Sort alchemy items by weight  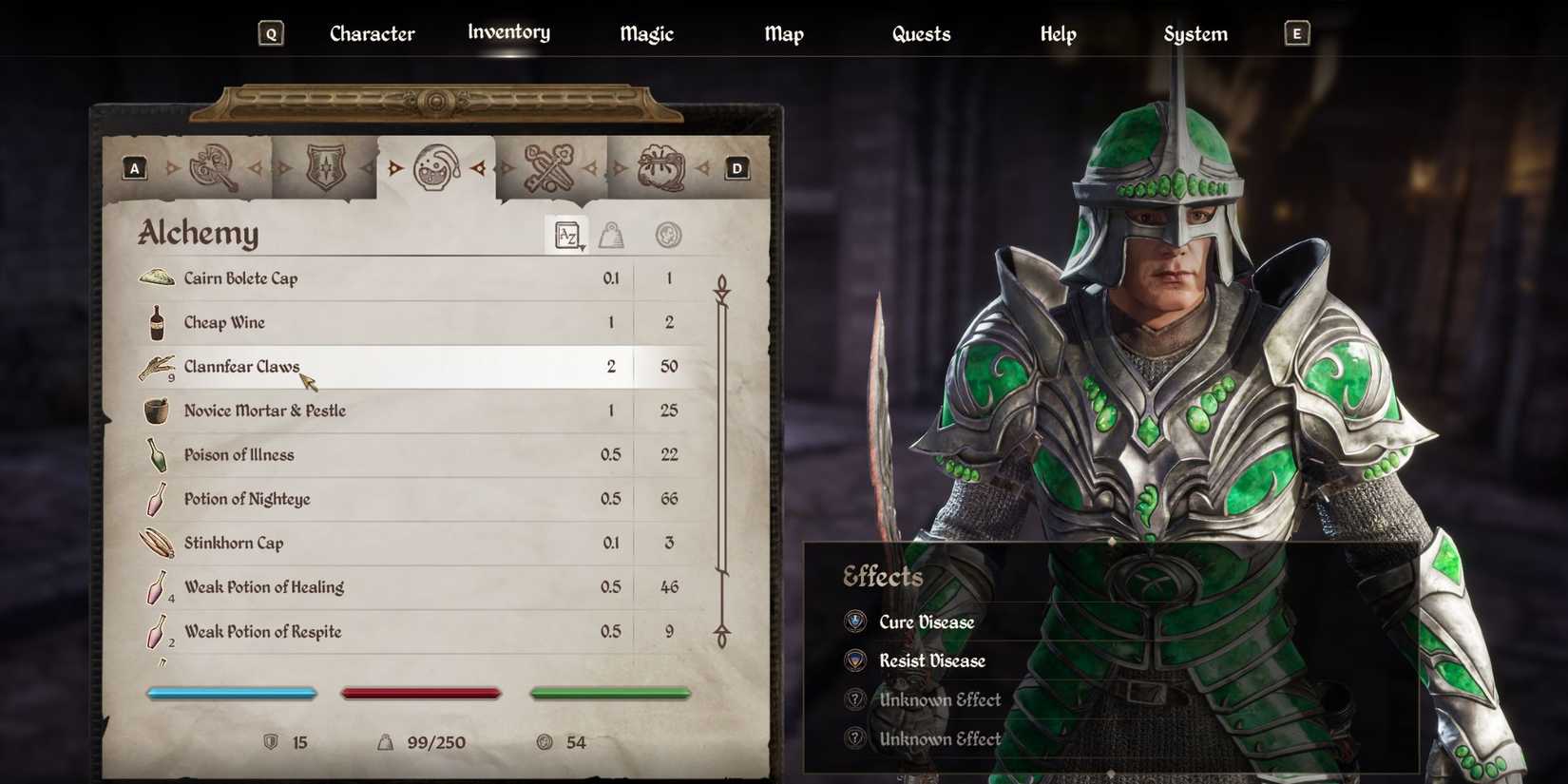pyautogui.click(x=613, y=235)
